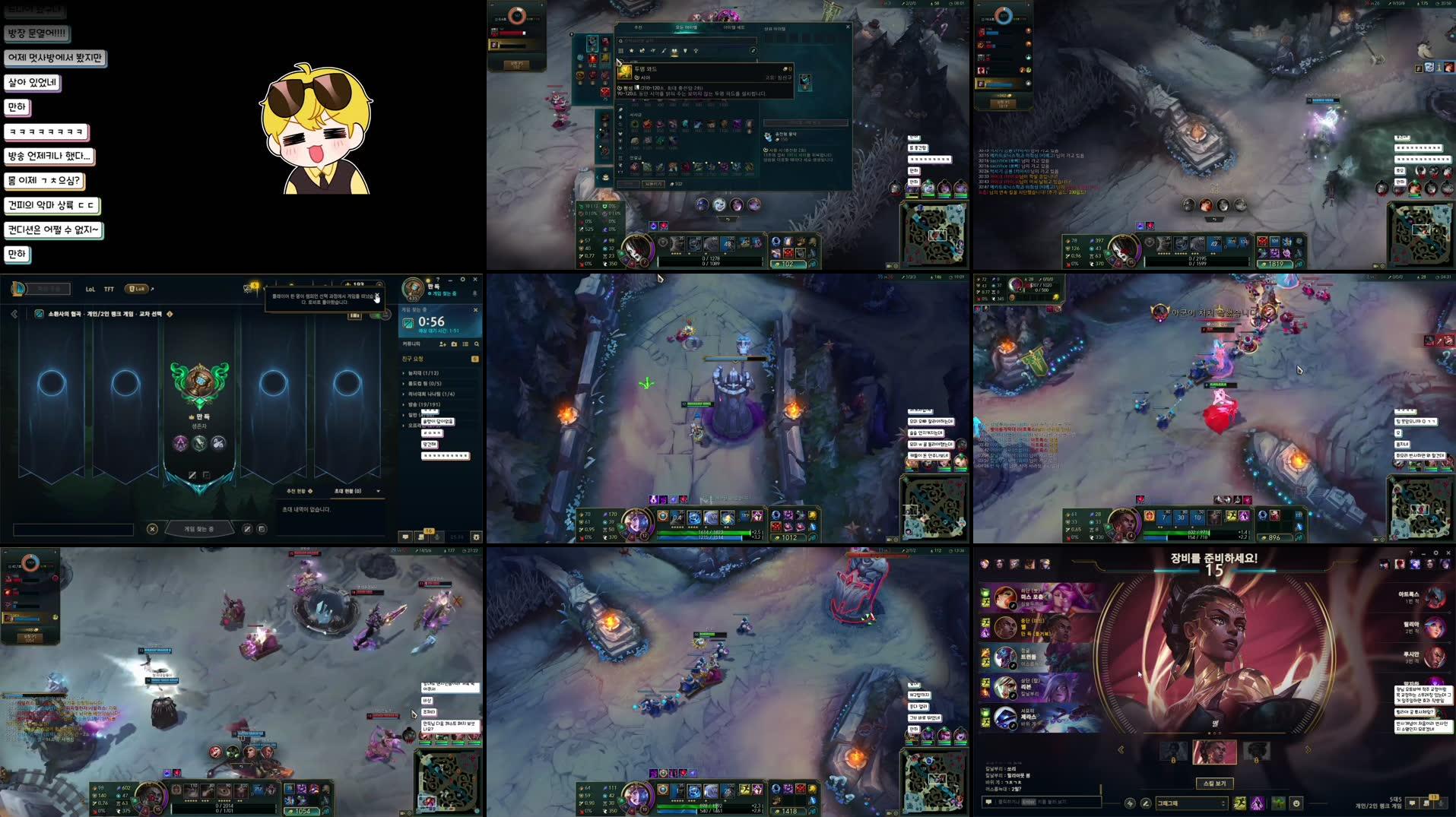Cancel matchmaking with the X button

coord(152,529)
